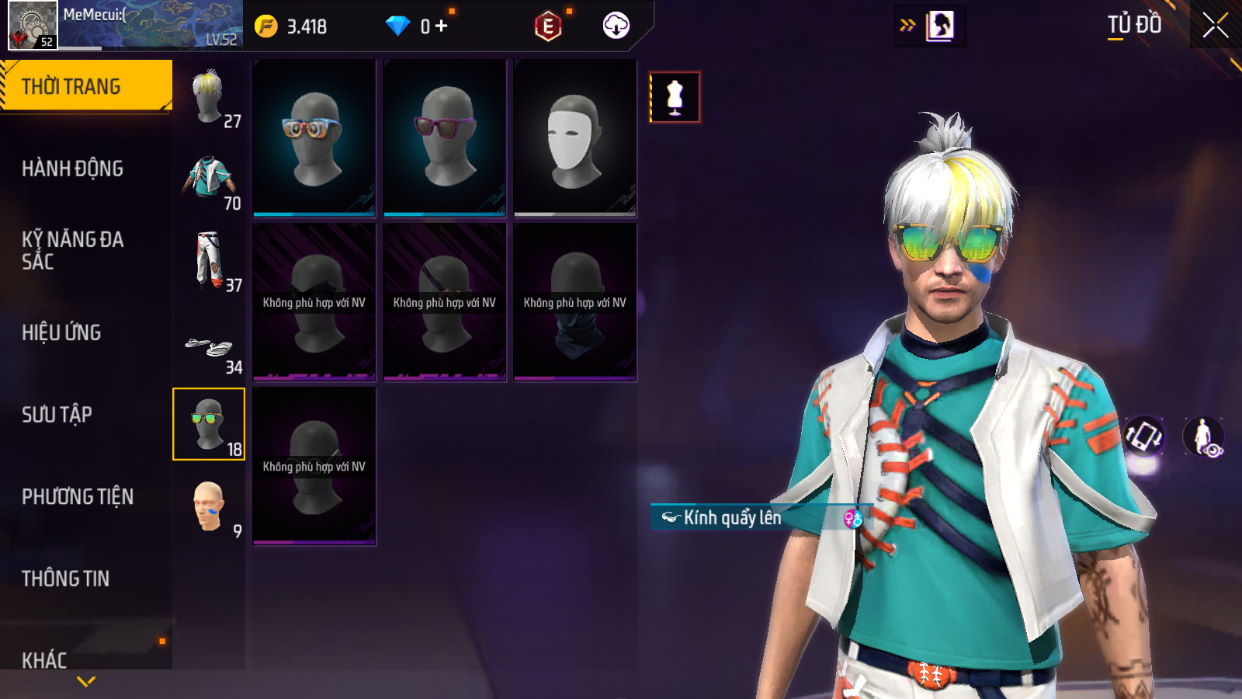Show the Thông Tin tab
Viewport: 1242px width, 699px height.
[66, 579]
